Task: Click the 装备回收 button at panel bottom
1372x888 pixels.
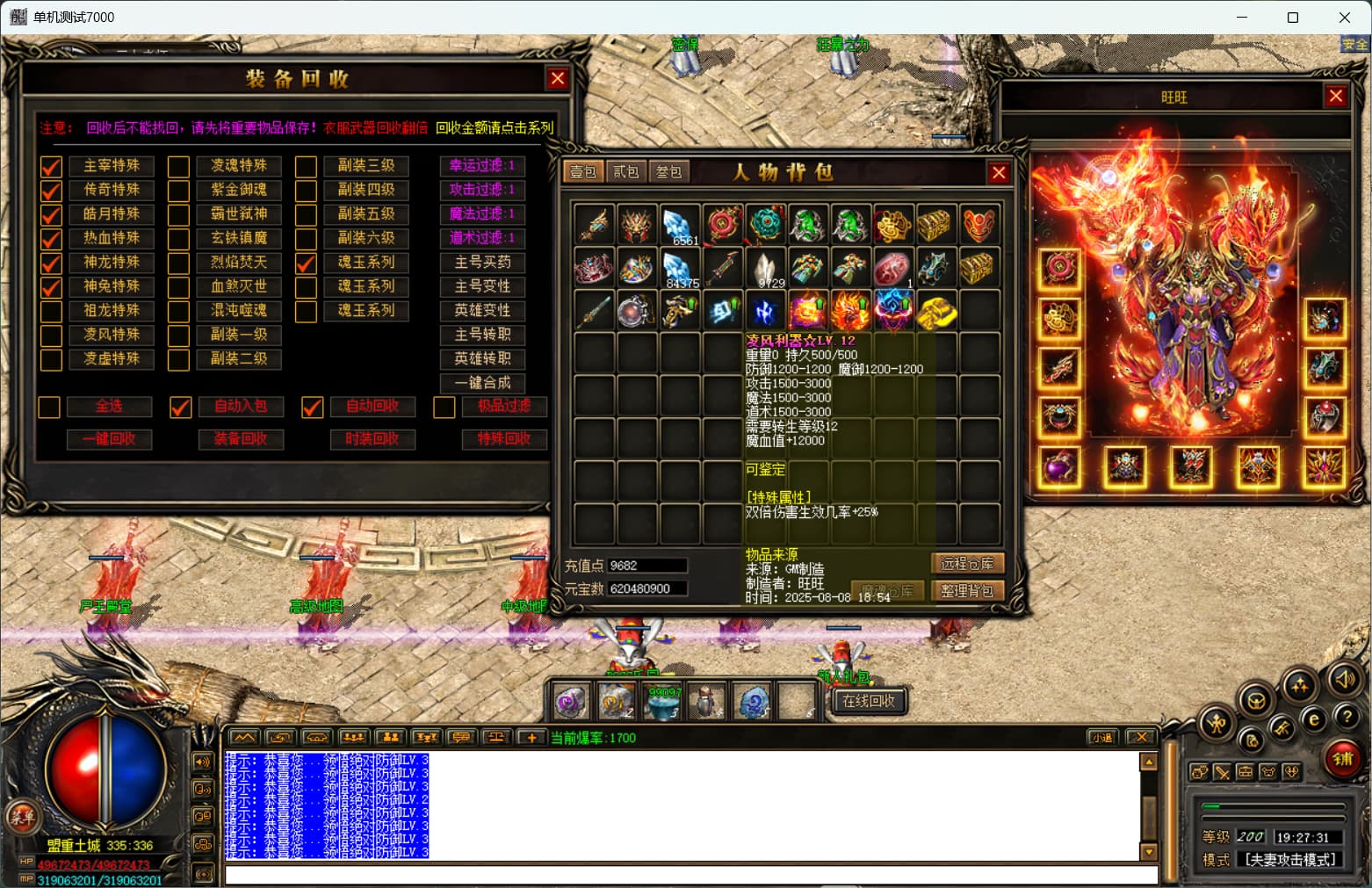Action: pos(241,439)
